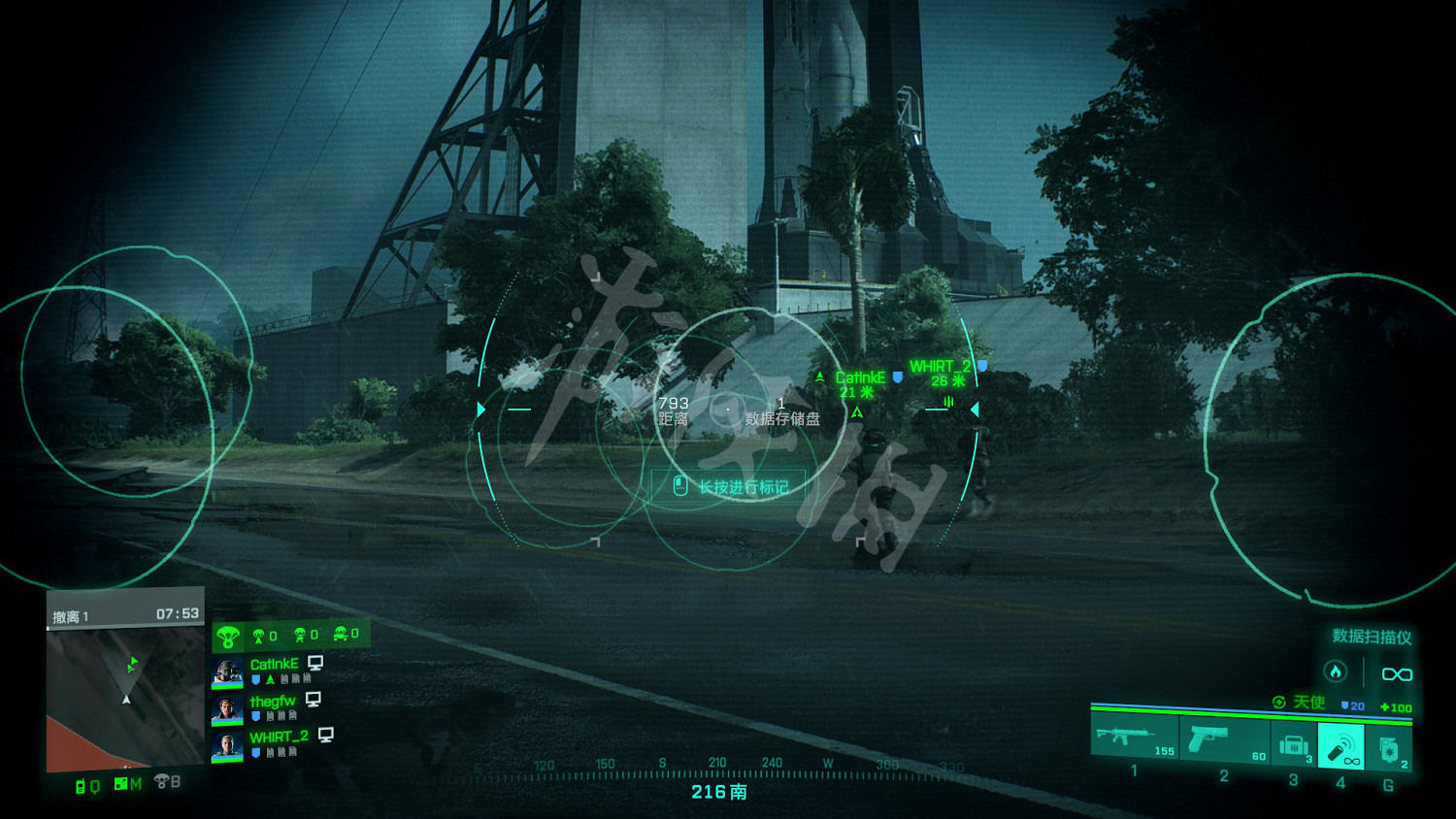Open the minimap in the corner
The image size is (1456, 819).
(125, 697)
